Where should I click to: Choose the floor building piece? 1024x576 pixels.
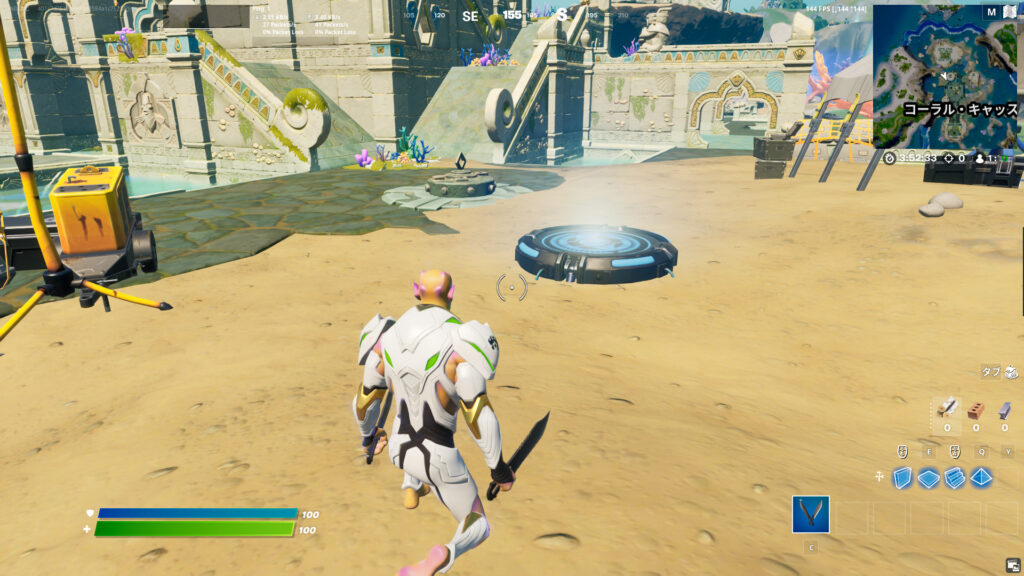tap(929, 478)
